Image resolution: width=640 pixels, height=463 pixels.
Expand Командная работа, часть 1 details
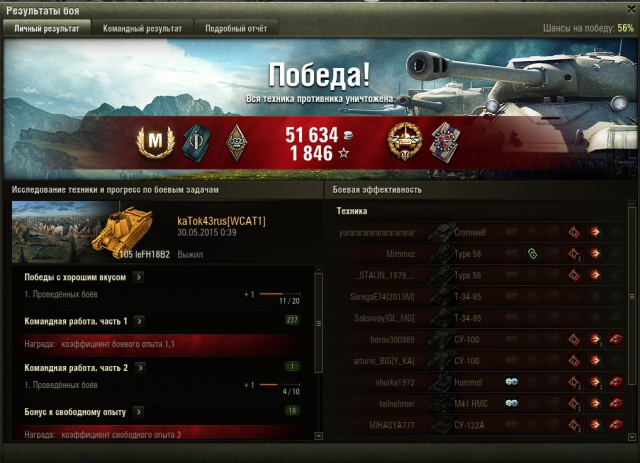pos(138,321)
